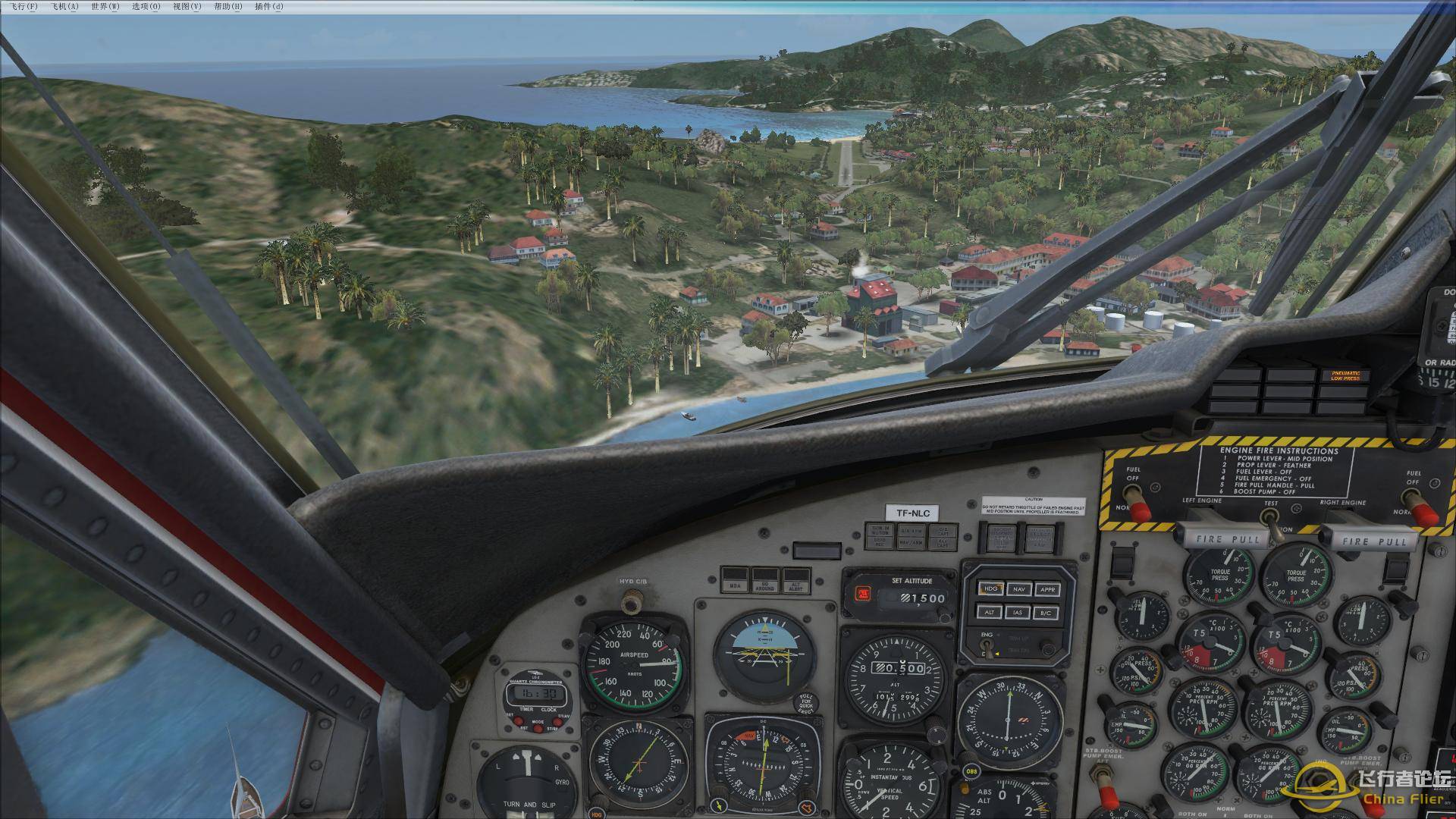Open the 世界(W) world menu

point(105,7)
